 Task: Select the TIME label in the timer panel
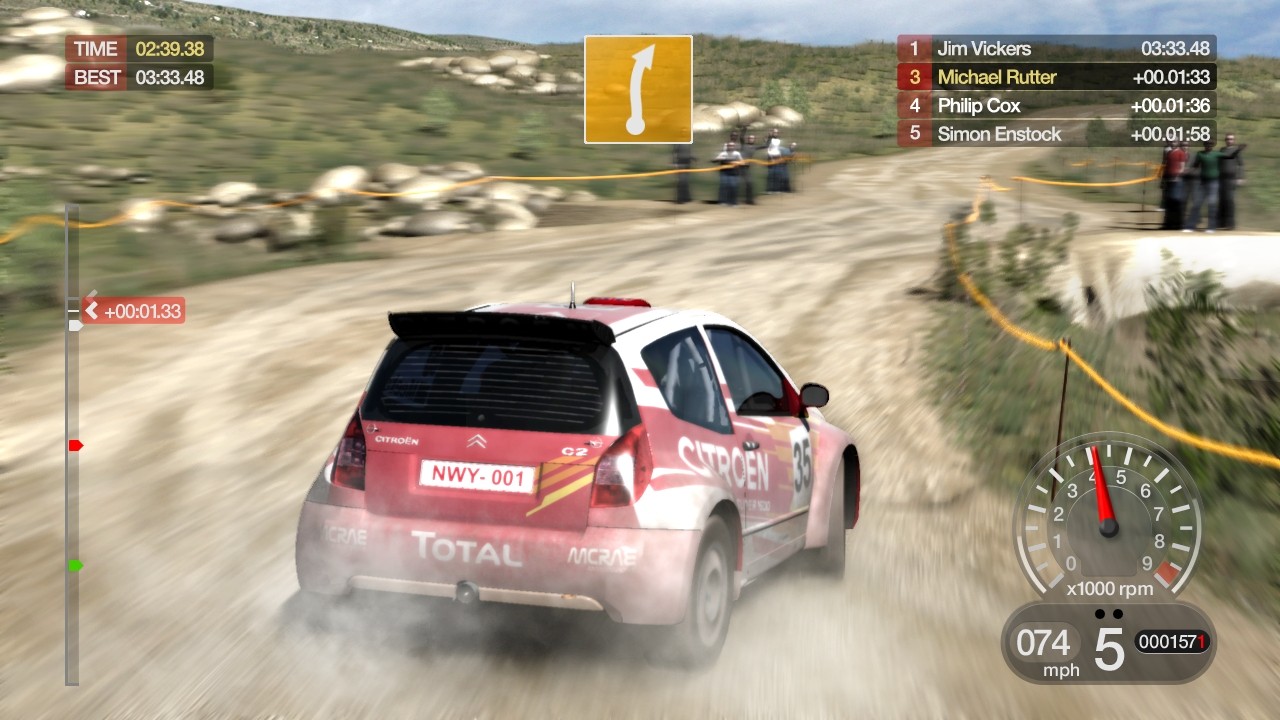(94, 47)
